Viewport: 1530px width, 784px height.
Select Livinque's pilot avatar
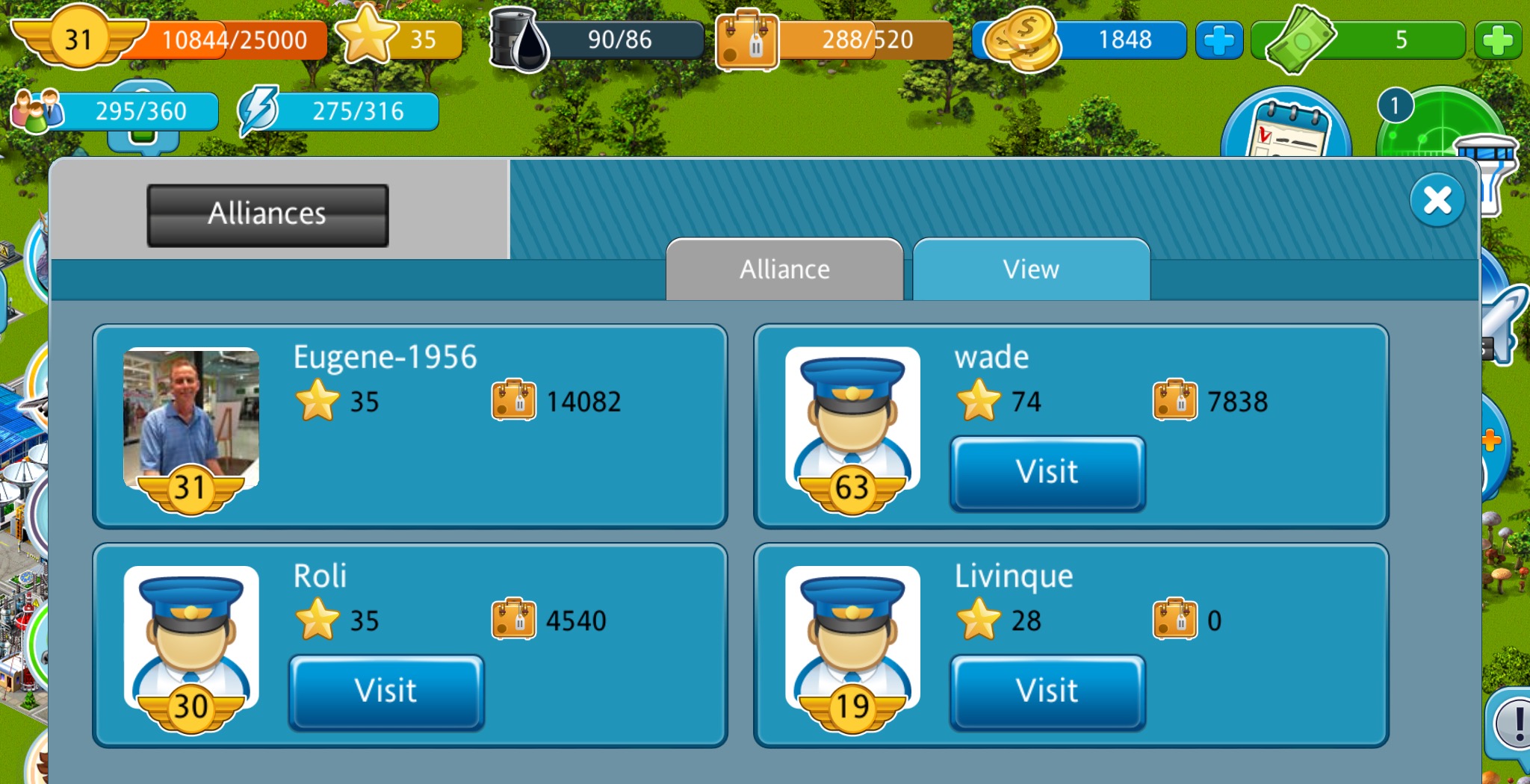point(852,637)
